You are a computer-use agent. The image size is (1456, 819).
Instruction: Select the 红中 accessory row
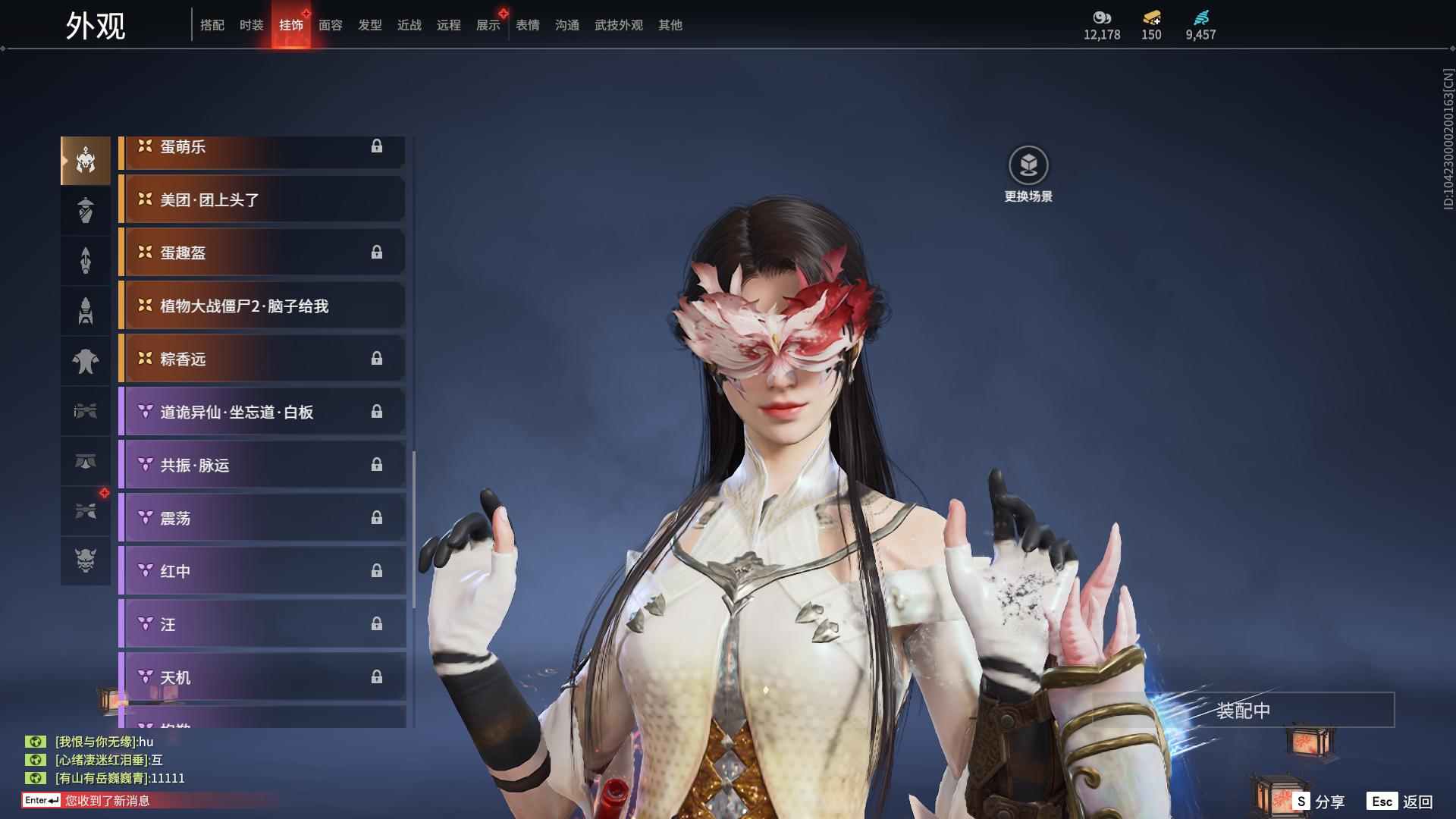click(x=262, y=571)
